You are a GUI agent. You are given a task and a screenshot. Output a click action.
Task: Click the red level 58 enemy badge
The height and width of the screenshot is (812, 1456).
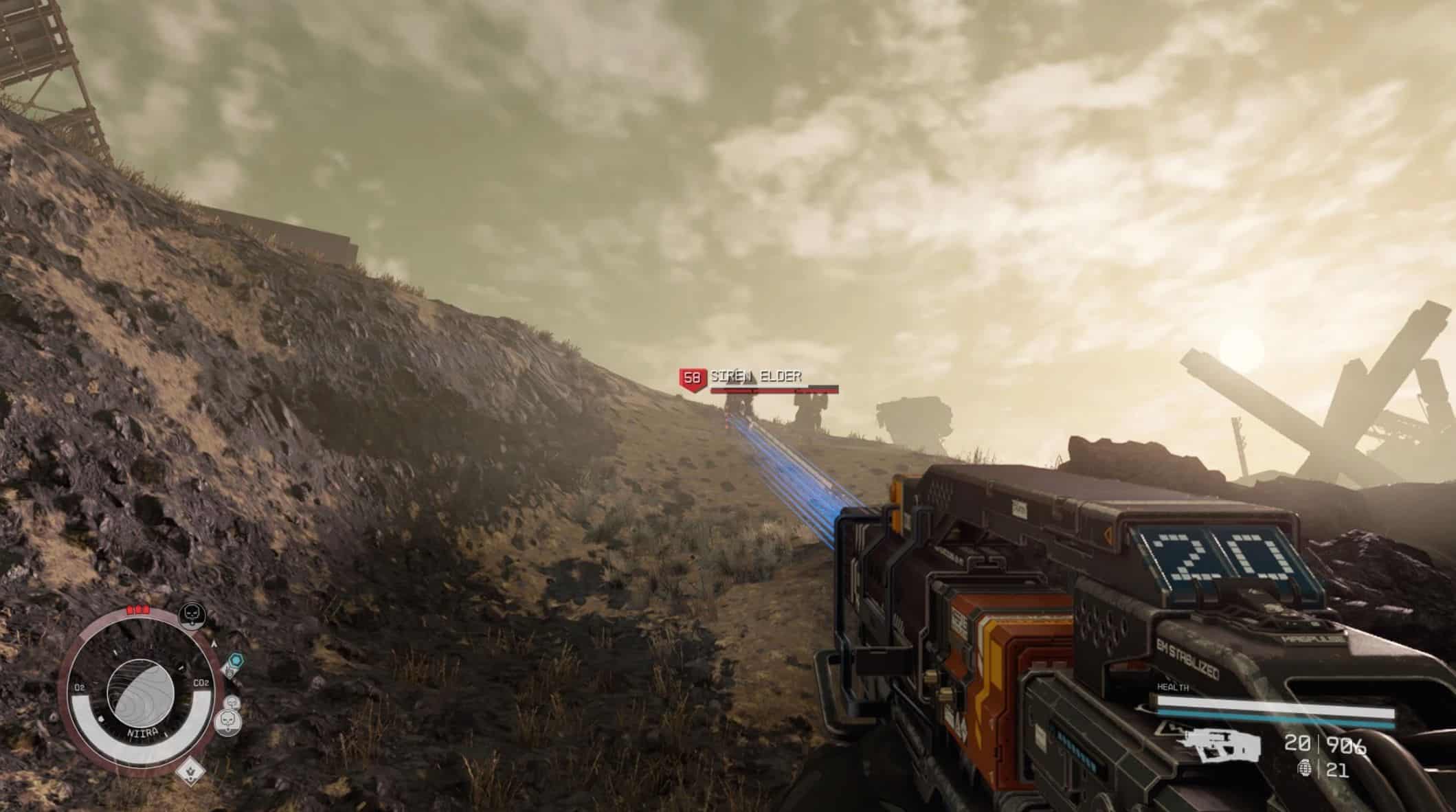pos(692,378)
